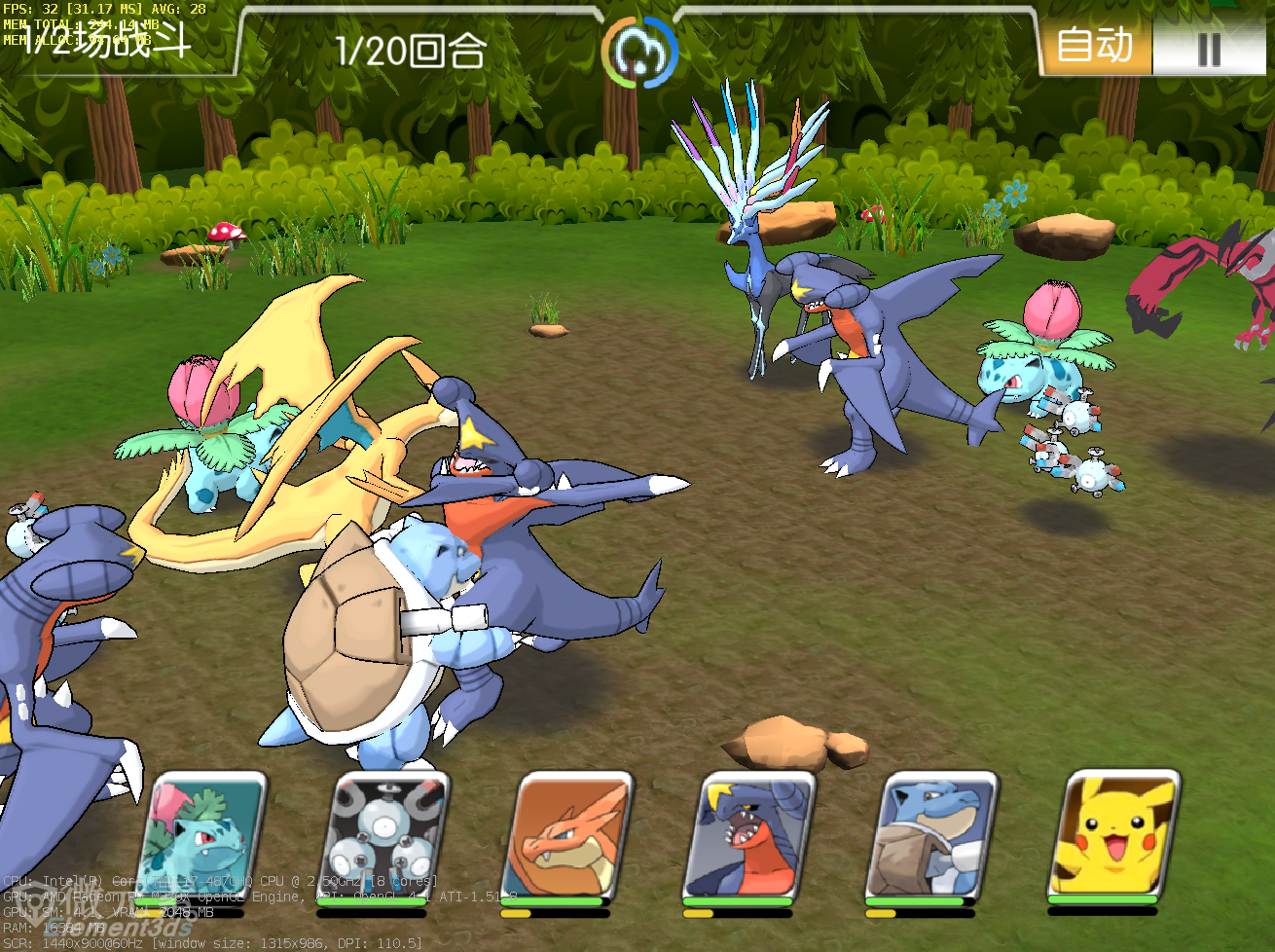Choose the Blastoise portrait card
1275x952 pixels.
[934, 837]
